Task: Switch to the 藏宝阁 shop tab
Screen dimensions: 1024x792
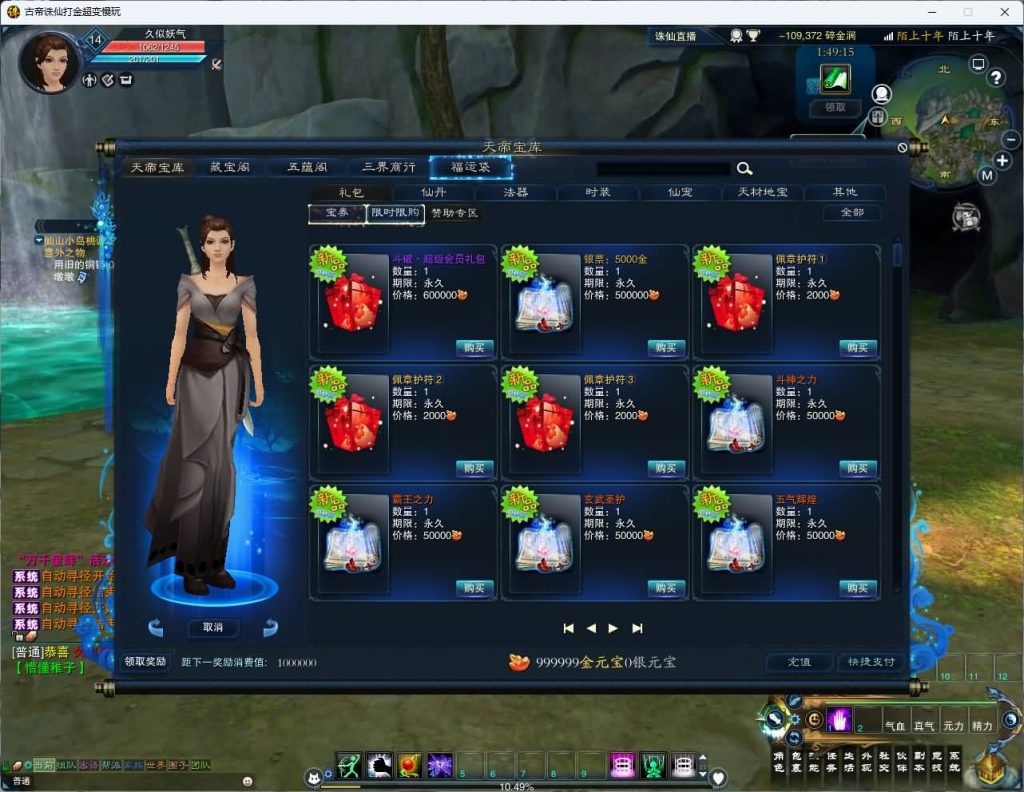Action: pos(229,167)
